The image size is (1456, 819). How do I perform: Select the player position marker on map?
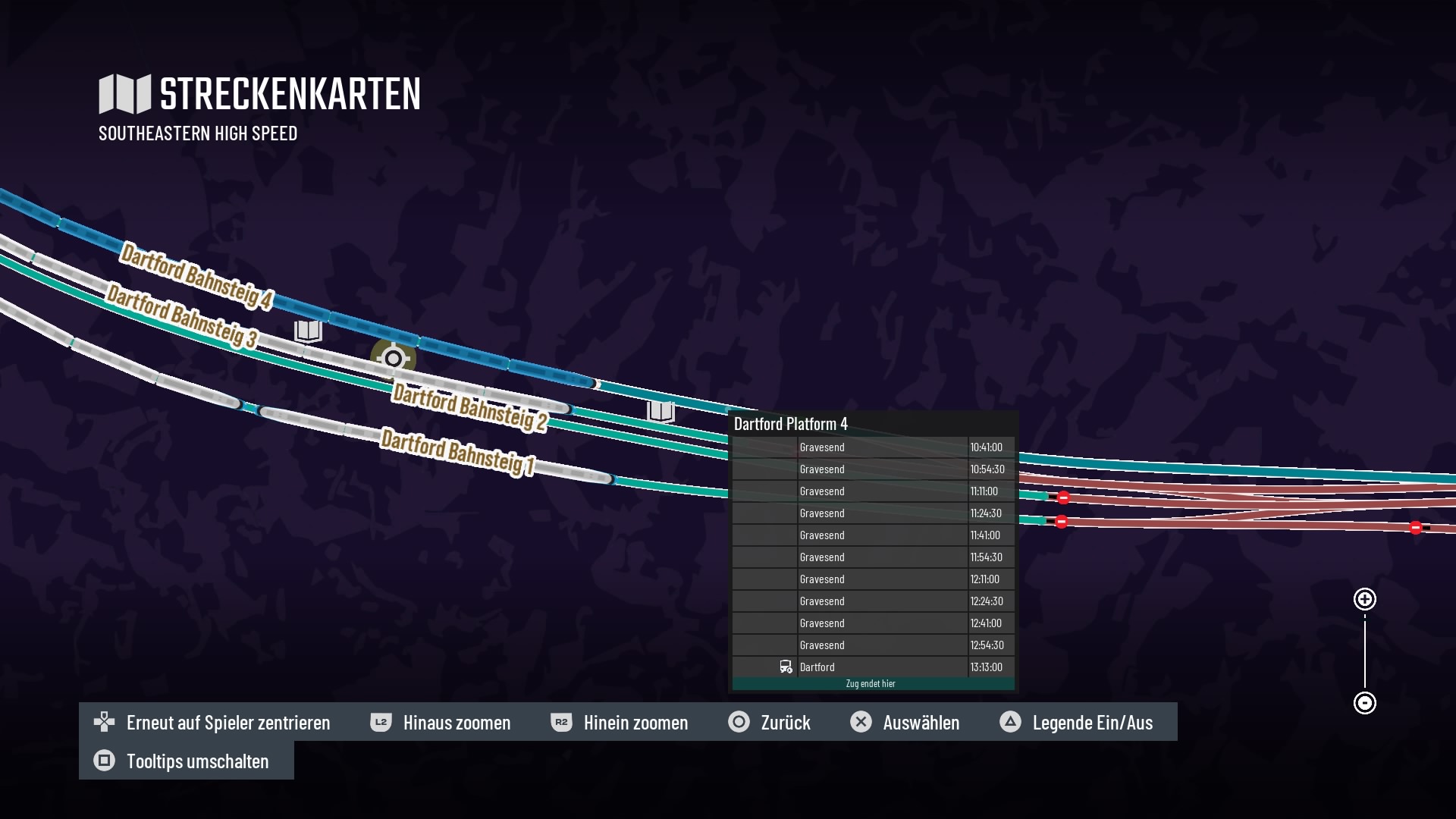click(x=393, y=358)
